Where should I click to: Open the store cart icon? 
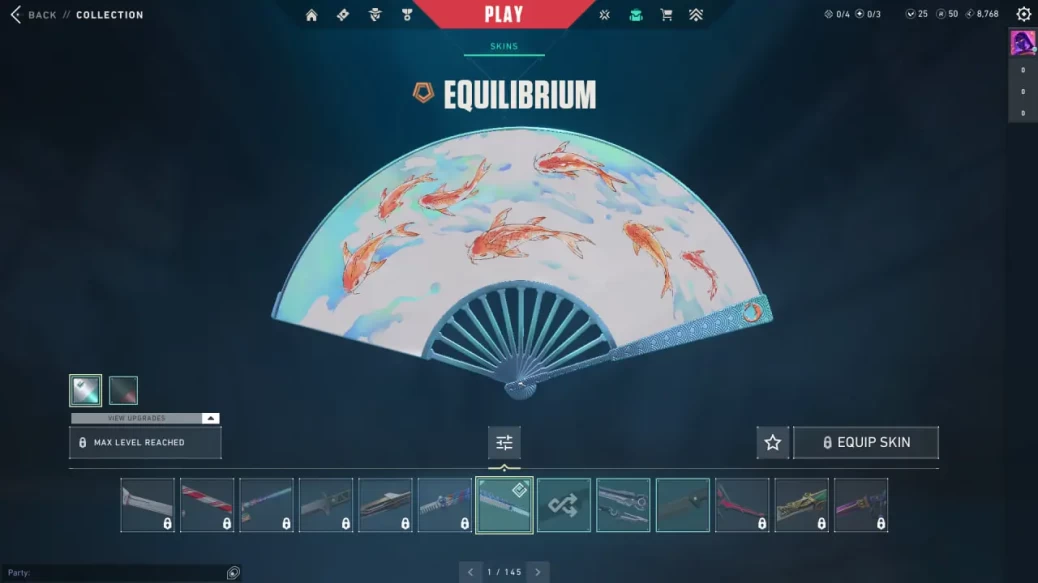[x=666, y=15]
